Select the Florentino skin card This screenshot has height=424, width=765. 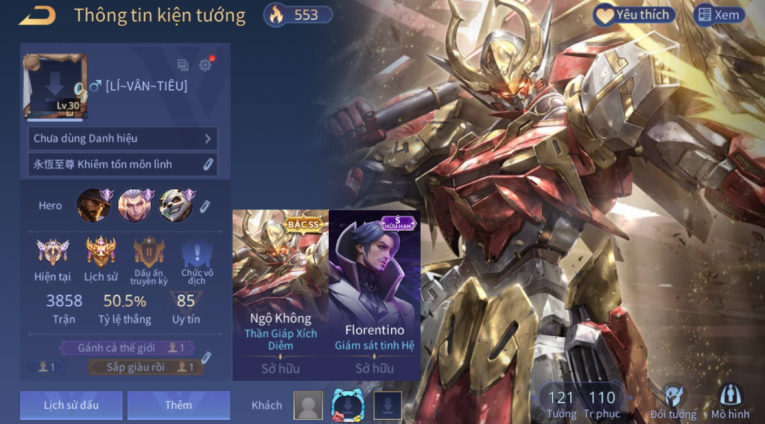374,295
